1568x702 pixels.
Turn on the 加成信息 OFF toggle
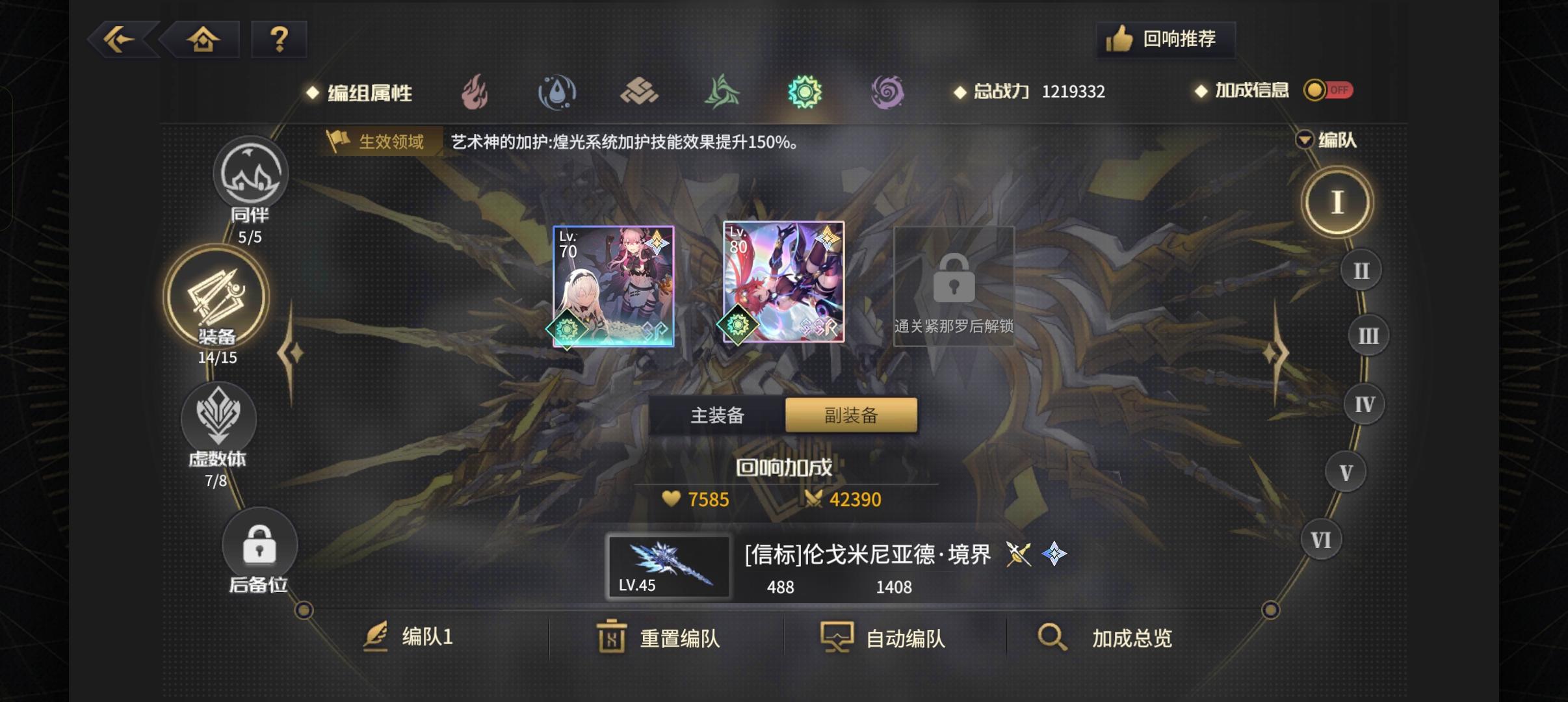click(1327, 90)
